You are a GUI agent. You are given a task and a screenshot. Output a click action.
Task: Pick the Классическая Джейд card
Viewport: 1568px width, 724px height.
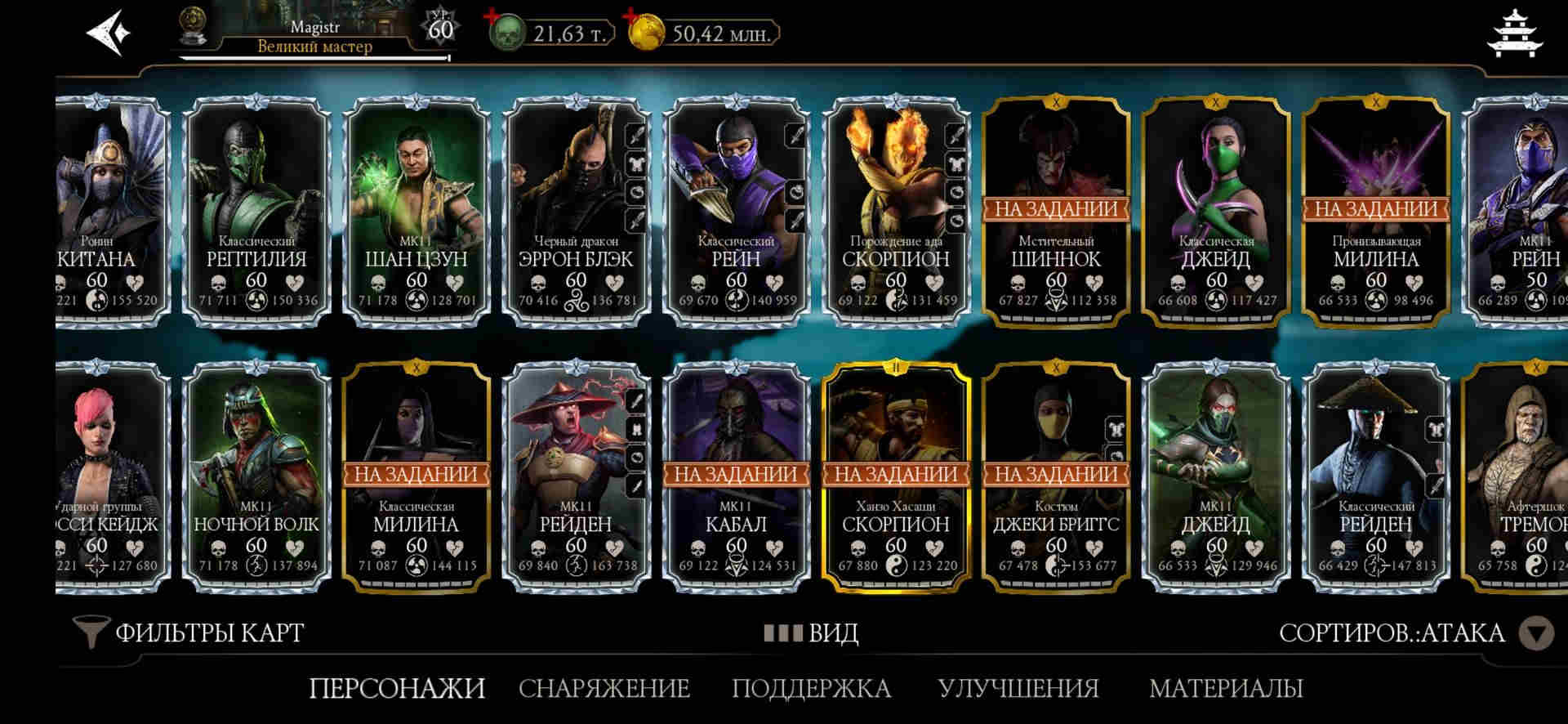coord(1216,211)
